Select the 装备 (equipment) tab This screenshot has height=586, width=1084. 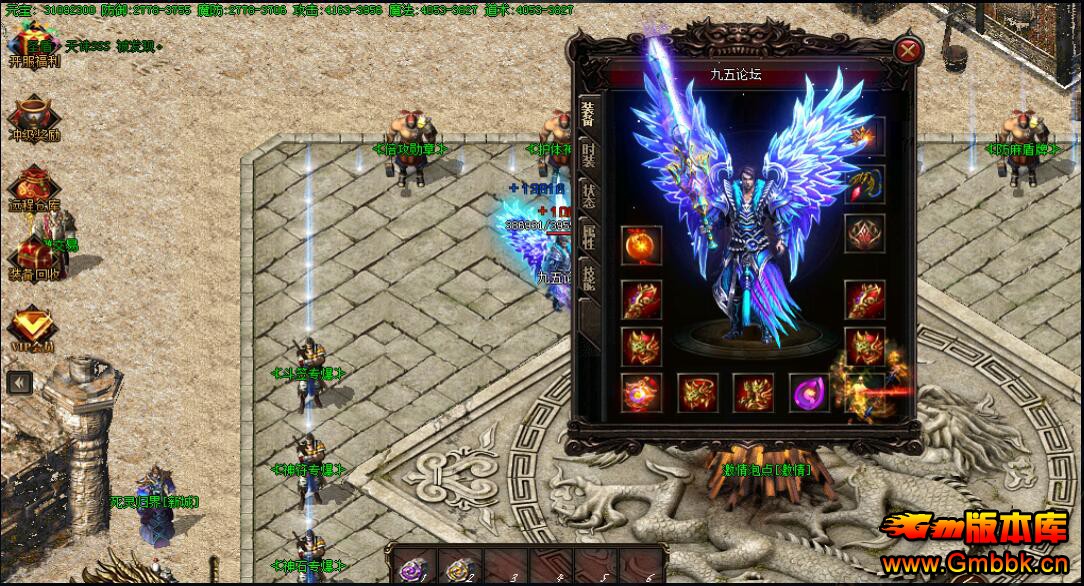tap(588, 111)
